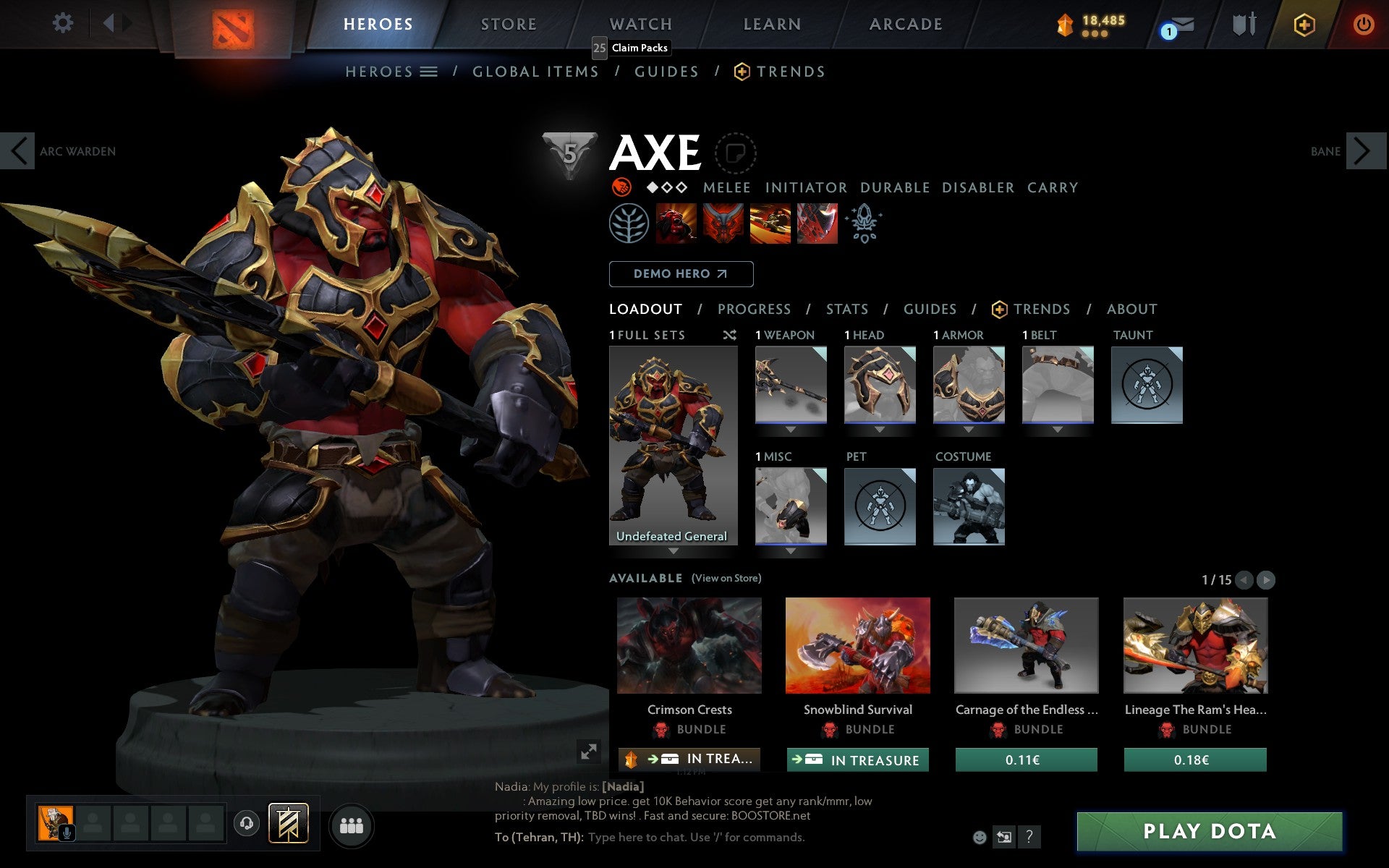
Task: Click the emoticon smiley in chat bar
Action: (981, 836)
